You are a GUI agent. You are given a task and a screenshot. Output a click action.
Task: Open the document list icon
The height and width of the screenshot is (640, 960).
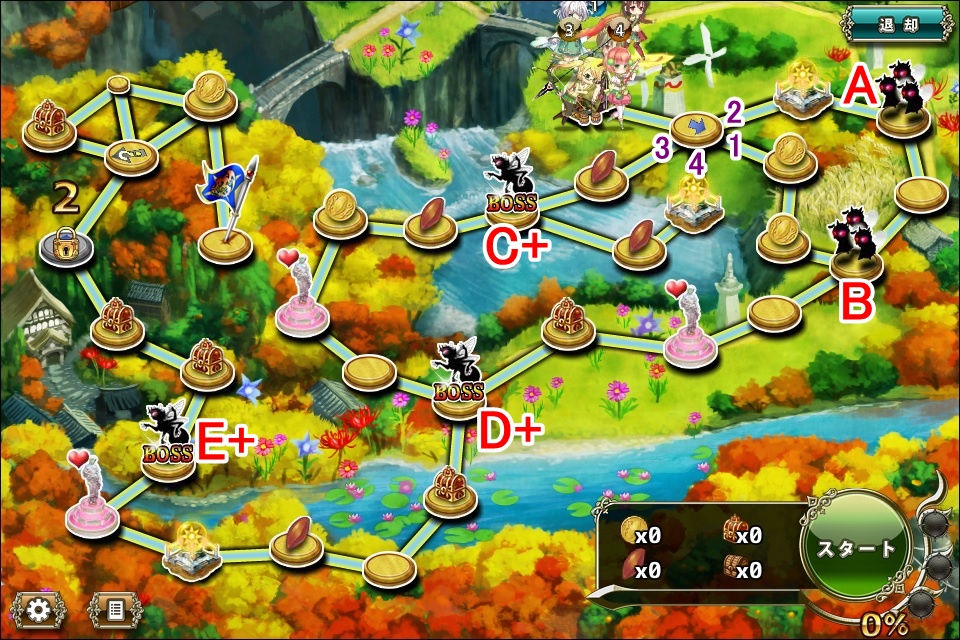click(x=114, y=608)
